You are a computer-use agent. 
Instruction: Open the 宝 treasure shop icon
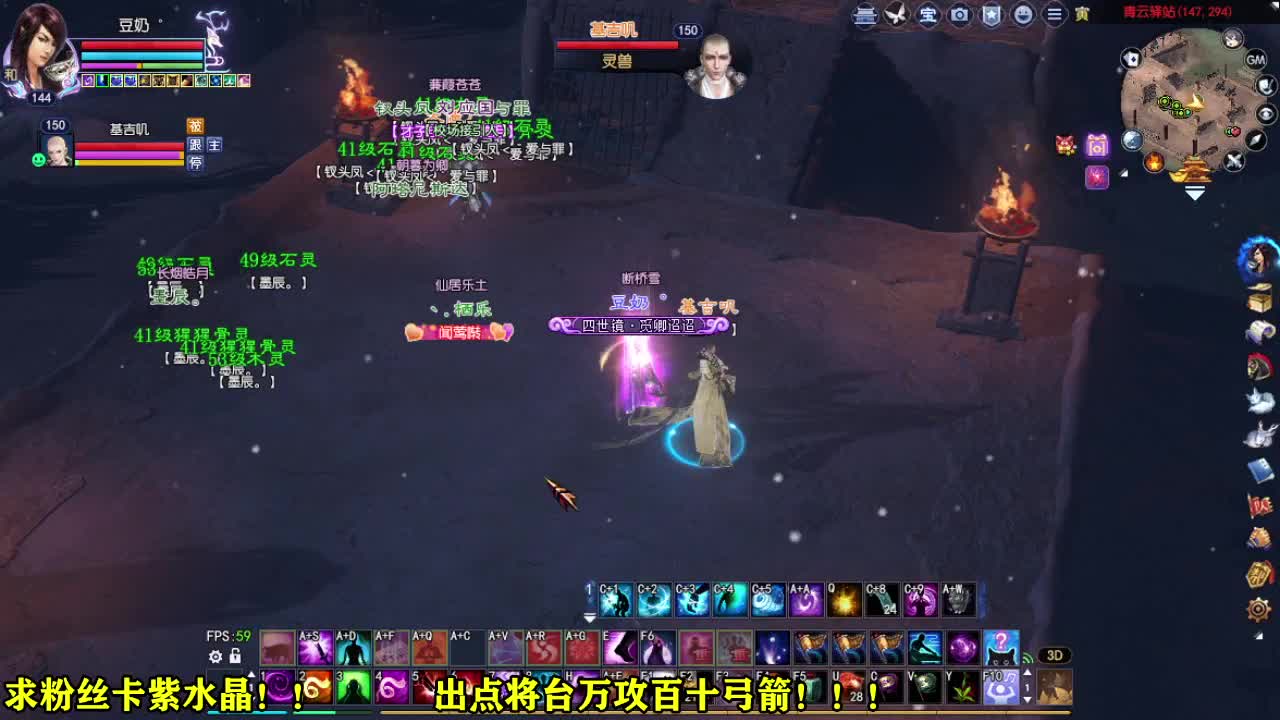929,15
